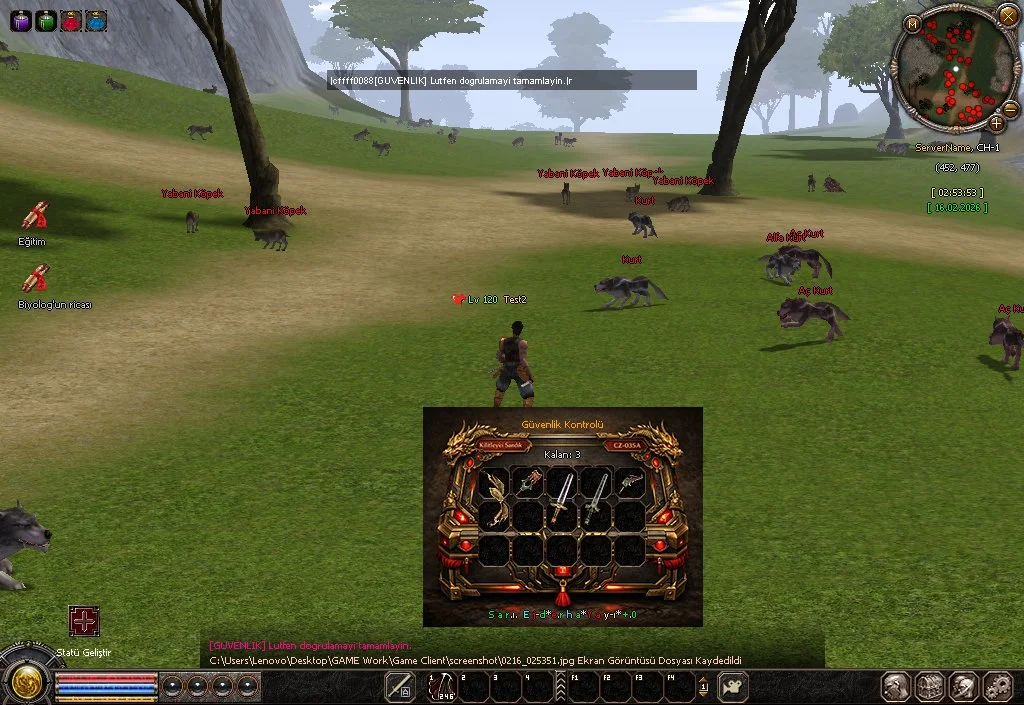The width and height of the screenshot is (1024, 705).
Task: Click the green potion buff icon
Action: click(x=46, y=19)
